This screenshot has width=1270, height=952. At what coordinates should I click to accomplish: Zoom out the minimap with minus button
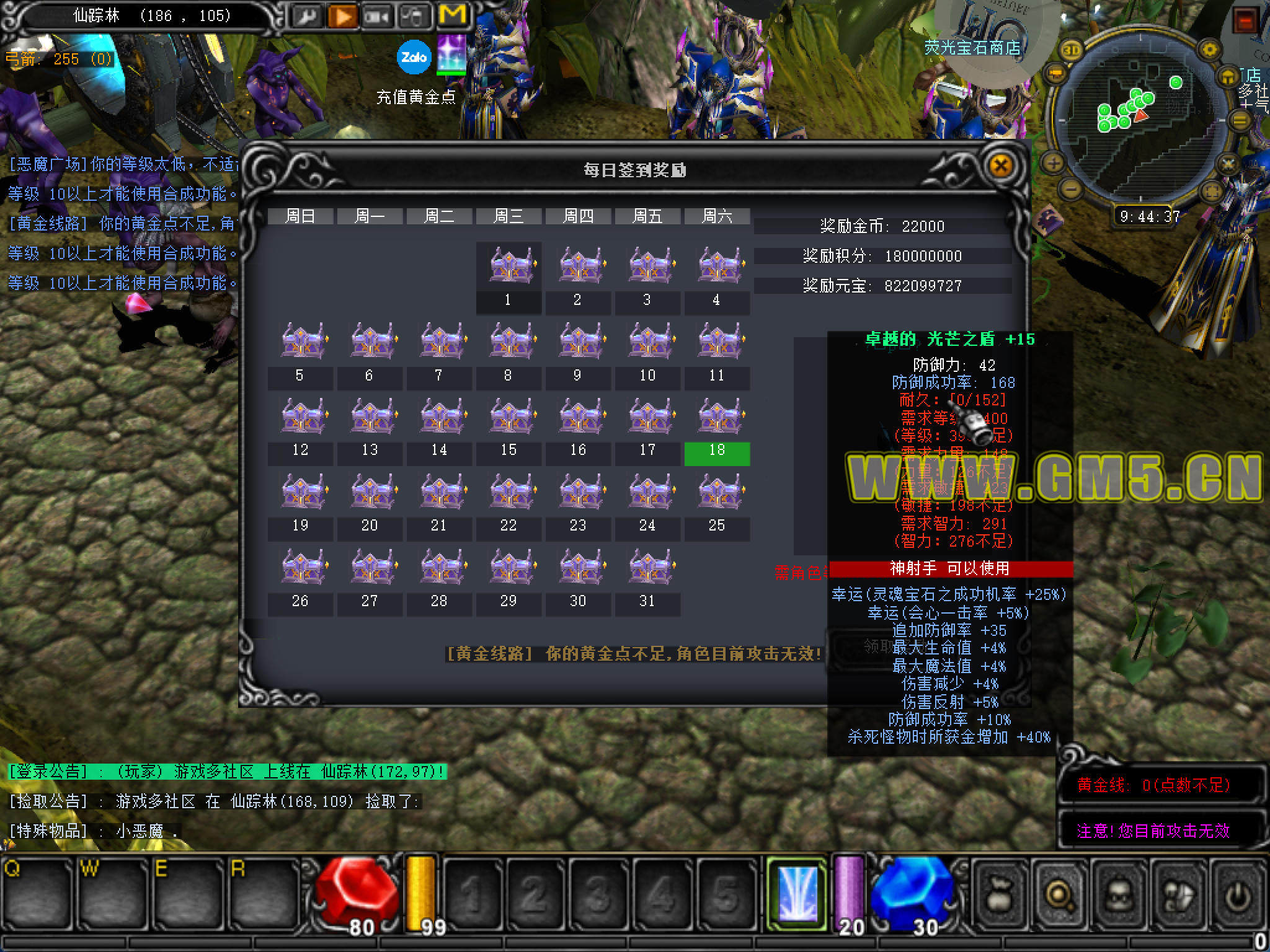coord(1072,188)
